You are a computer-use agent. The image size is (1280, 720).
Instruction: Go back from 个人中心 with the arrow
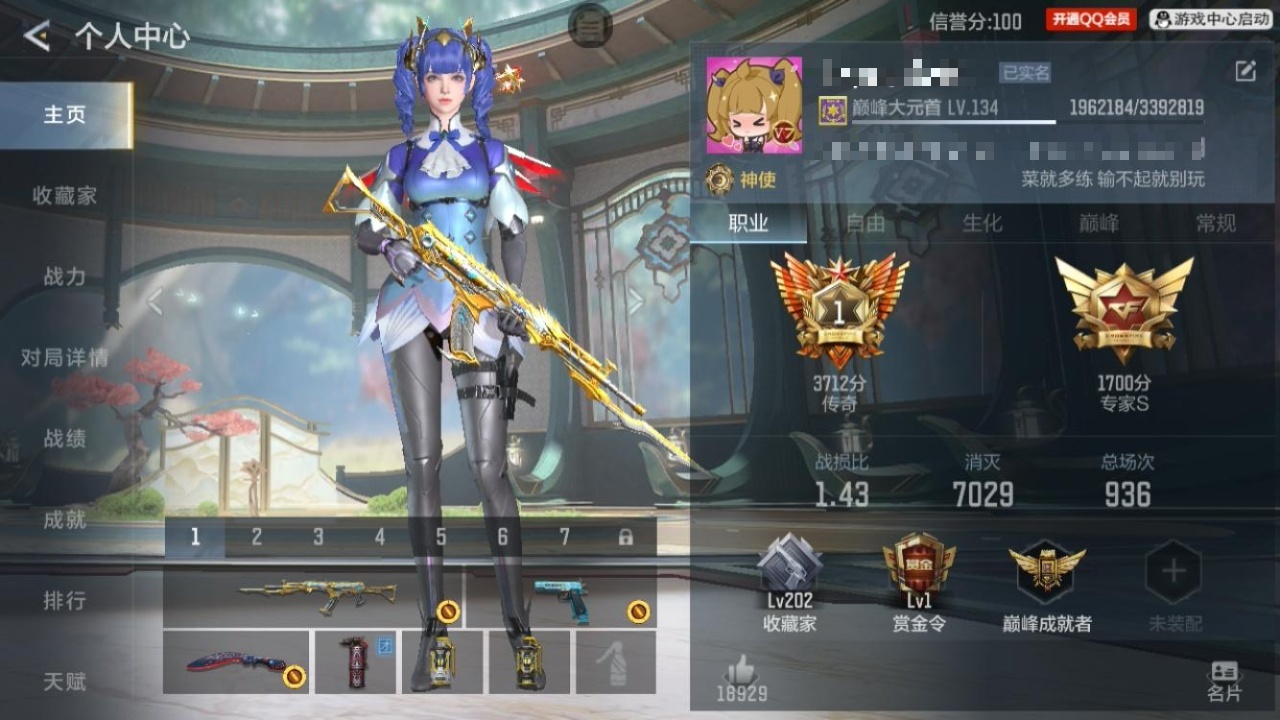click(37, 37)
